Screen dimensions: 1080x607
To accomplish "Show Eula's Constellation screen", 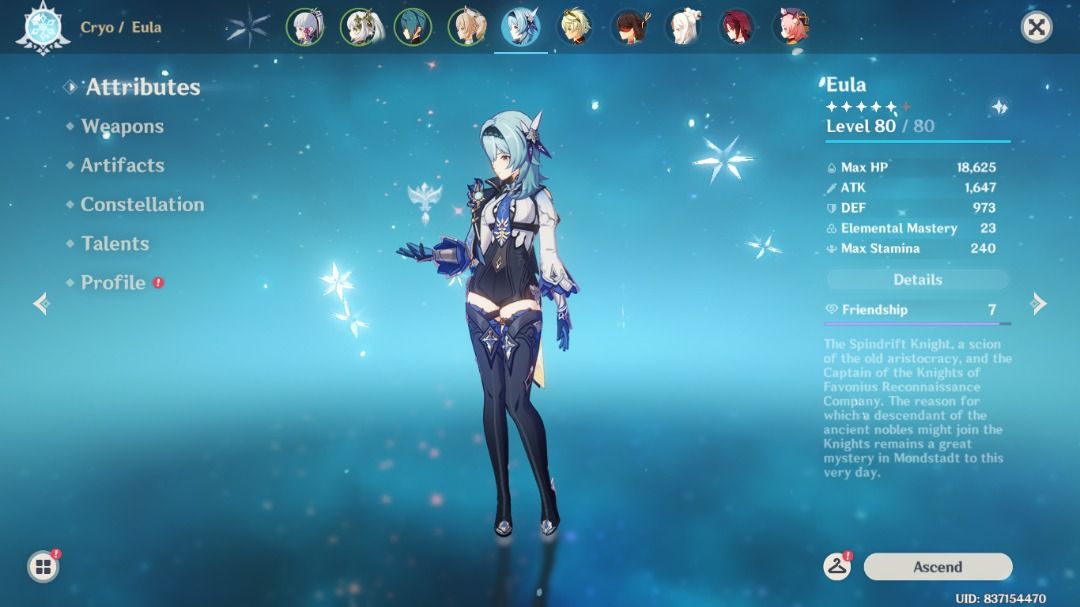I will [142, 204].
